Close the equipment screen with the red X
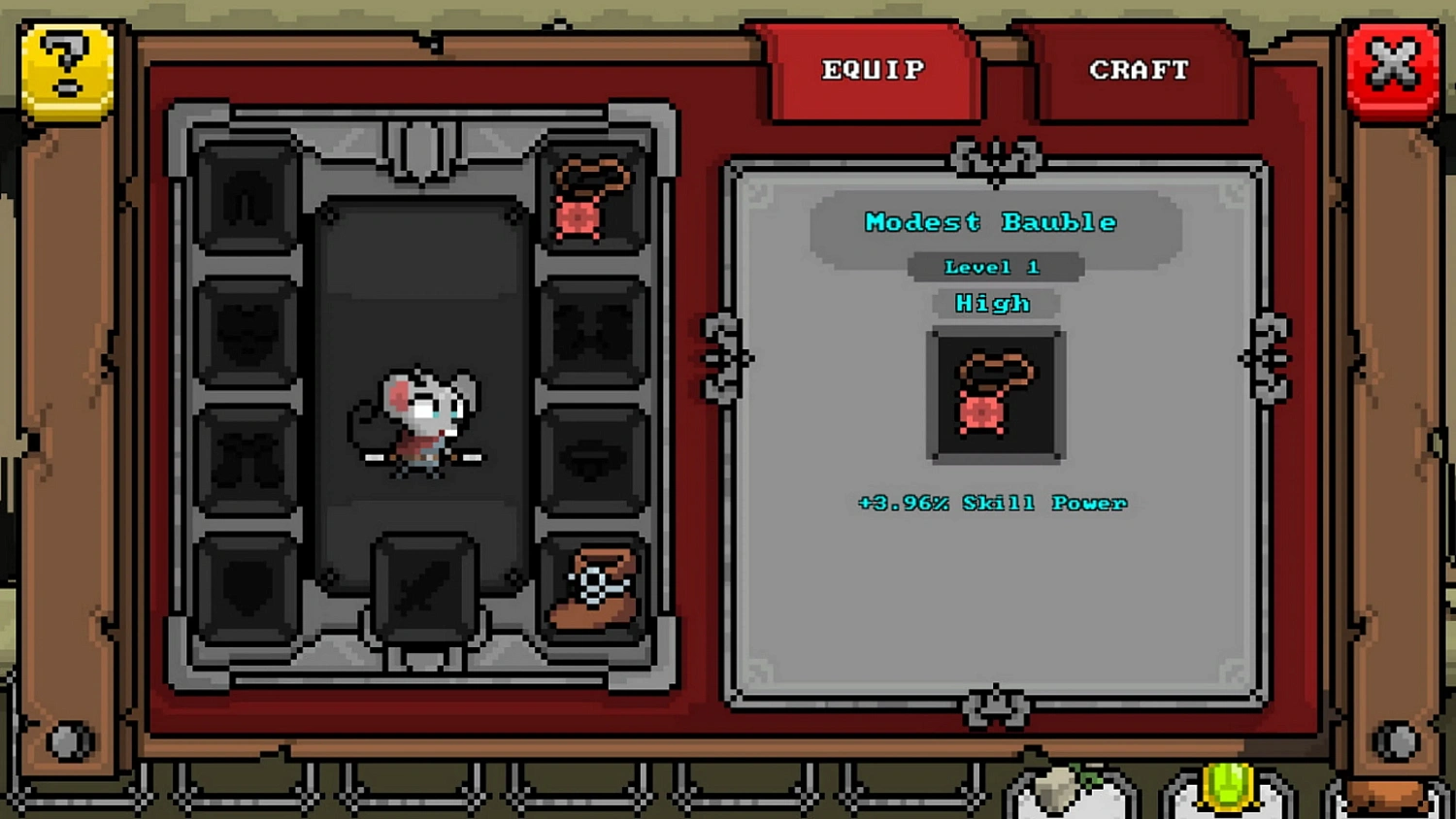 (1393, 70)
